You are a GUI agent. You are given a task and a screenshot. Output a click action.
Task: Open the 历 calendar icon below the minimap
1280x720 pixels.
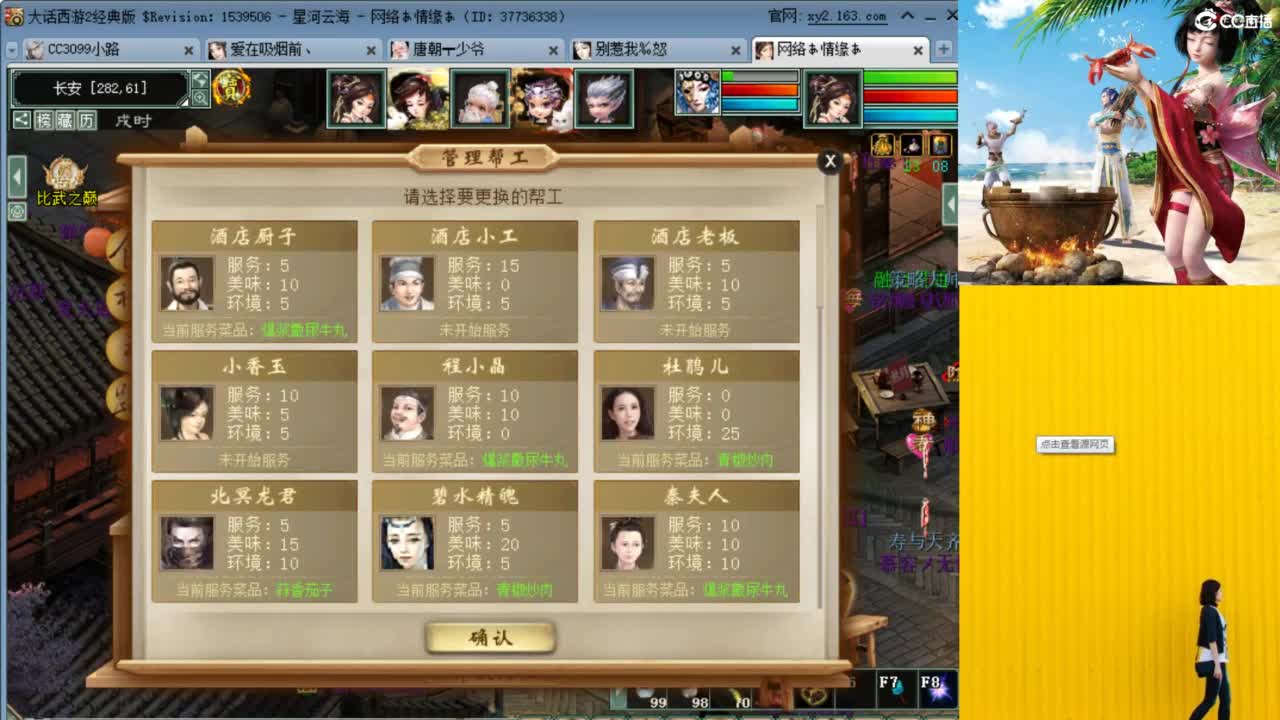(x=85, y=120)
